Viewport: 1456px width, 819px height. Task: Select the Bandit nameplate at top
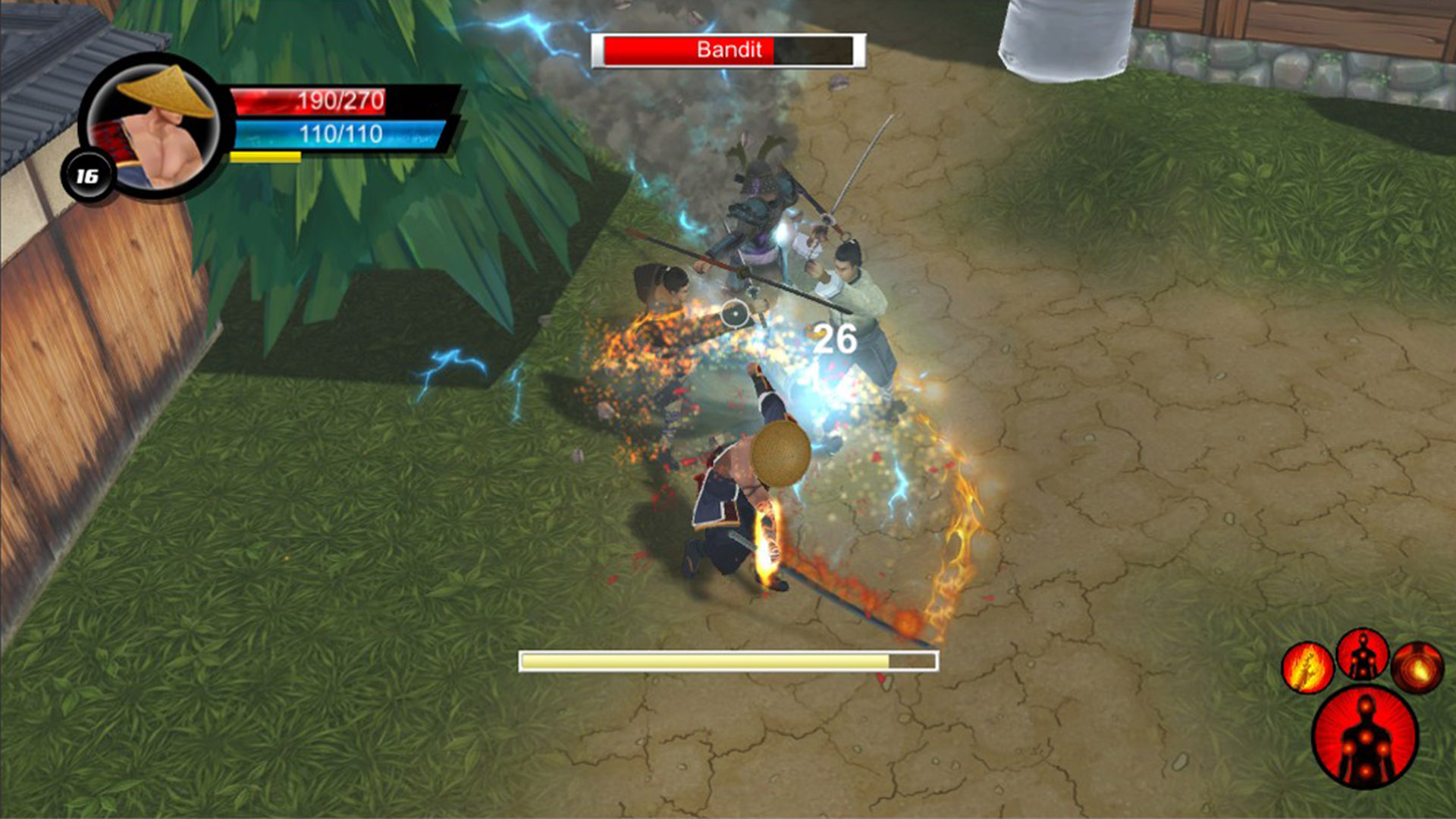point(728,51)
